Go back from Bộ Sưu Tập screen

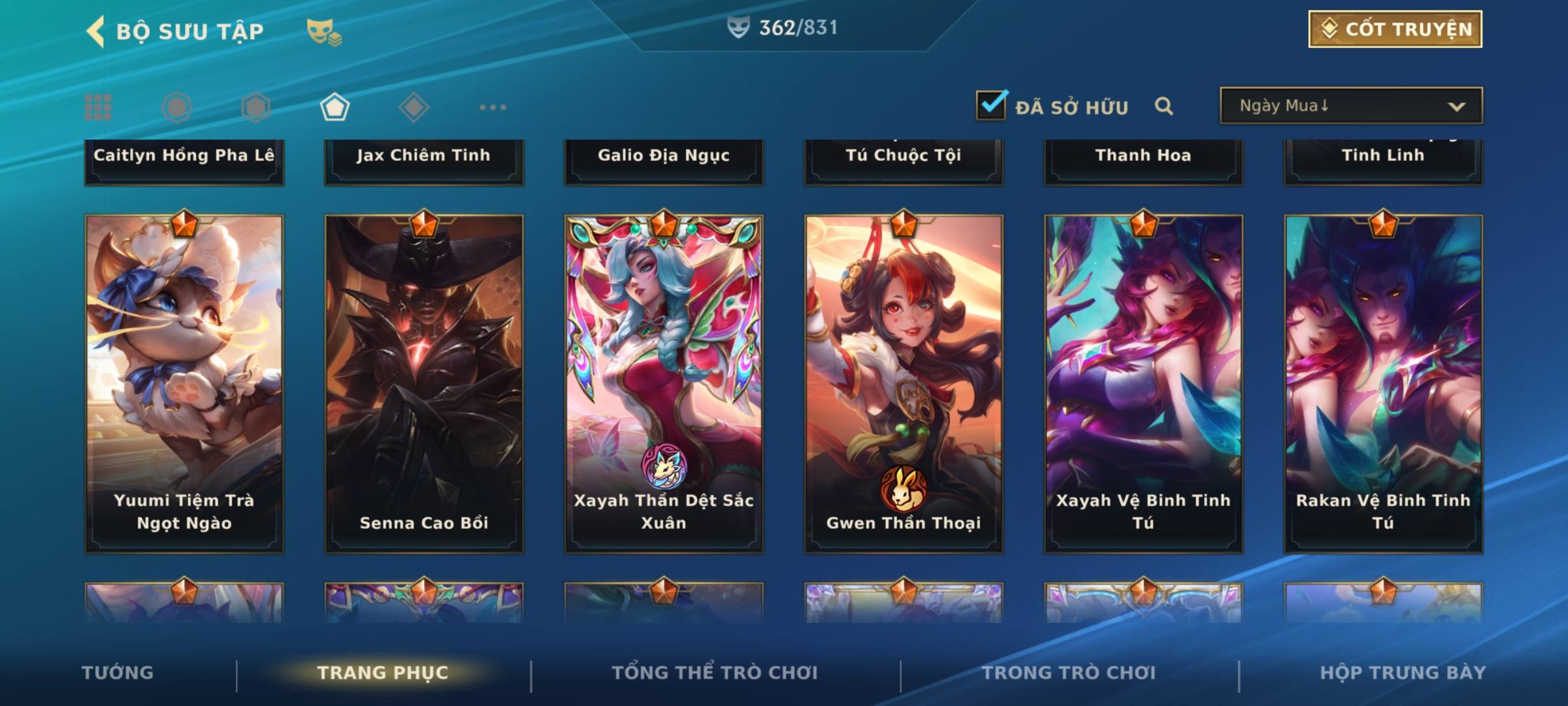[x=96, y=31]
